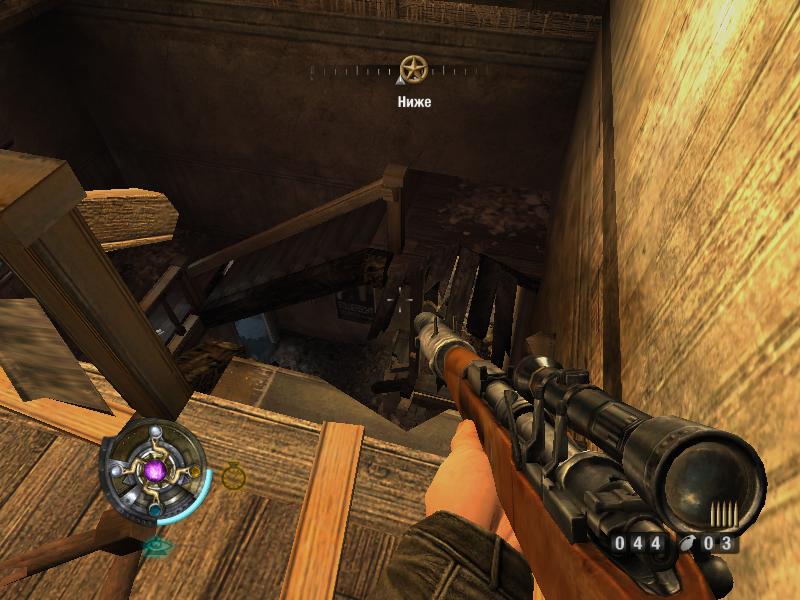The height and width of the screenshot is (600, 800).
Task: Activate the yellow stopwatch Mire power icon
Action: [233, 475]
